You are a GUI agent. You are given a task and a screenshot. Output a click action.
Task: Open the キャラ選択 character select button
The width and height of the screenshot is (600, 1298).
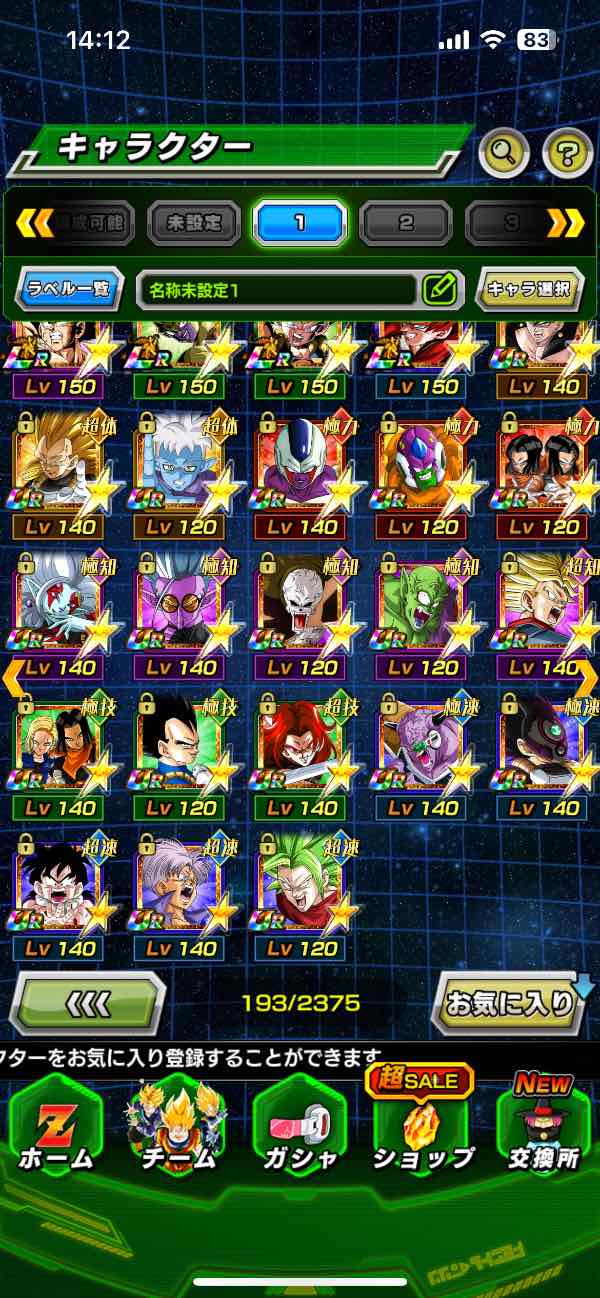pos(528,290)
